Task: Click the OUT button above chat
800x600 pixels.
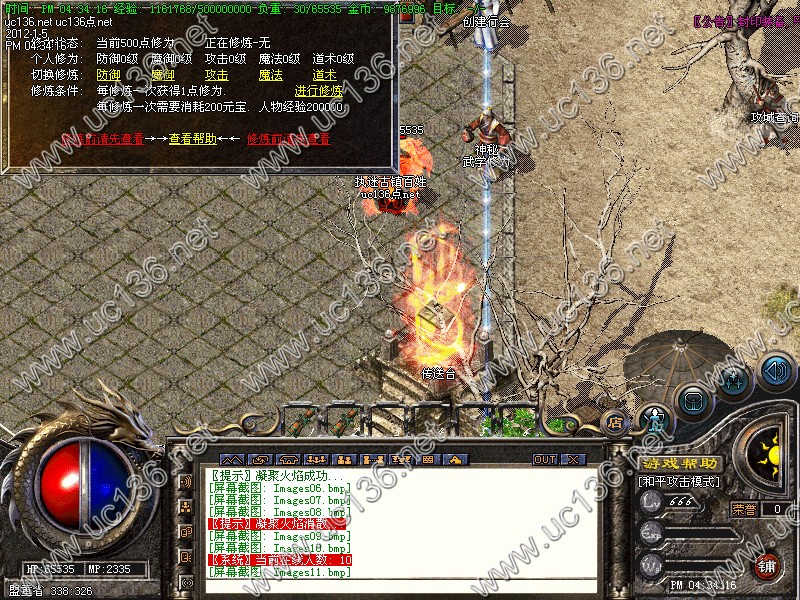Action: click(544, 459)
